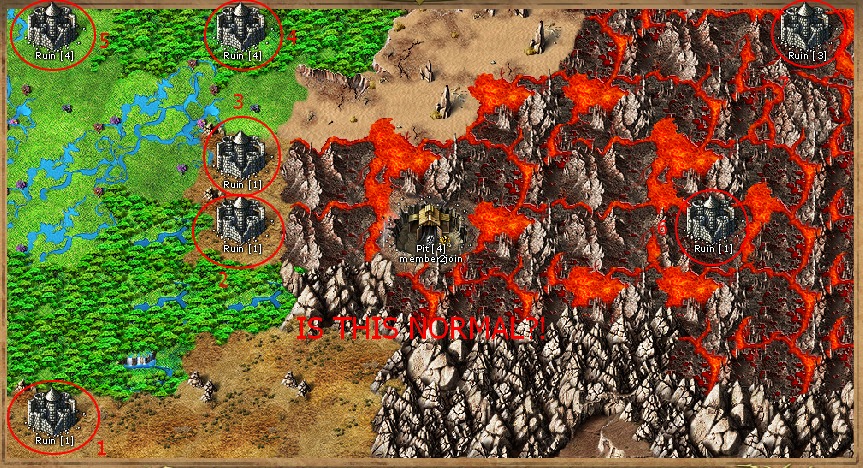
Task: Select the Ruin [1] circled with red number 1
Action: point(53,411)
